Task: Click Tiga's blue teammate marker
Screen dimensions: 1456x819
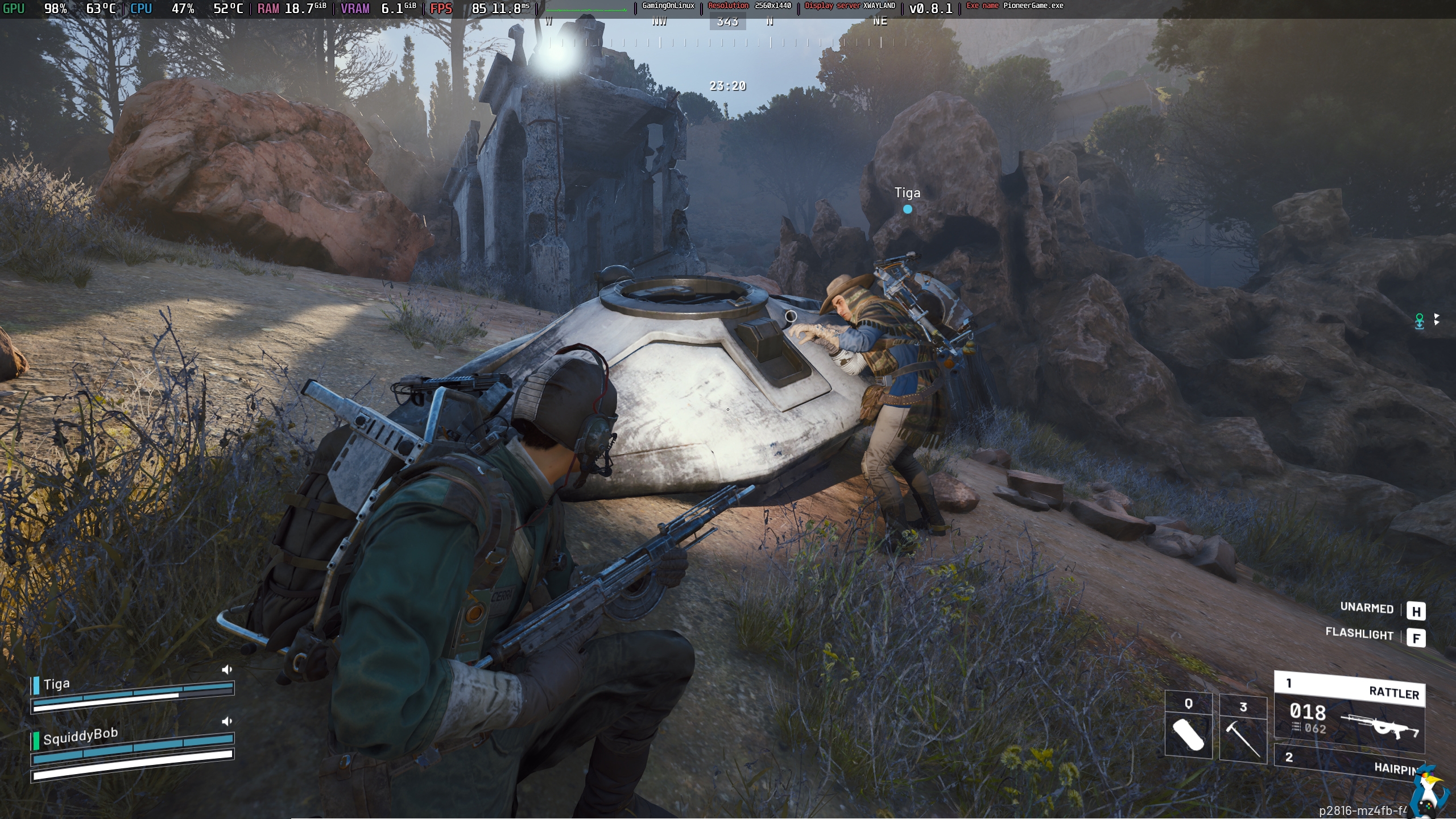Action: pos(908,209)
